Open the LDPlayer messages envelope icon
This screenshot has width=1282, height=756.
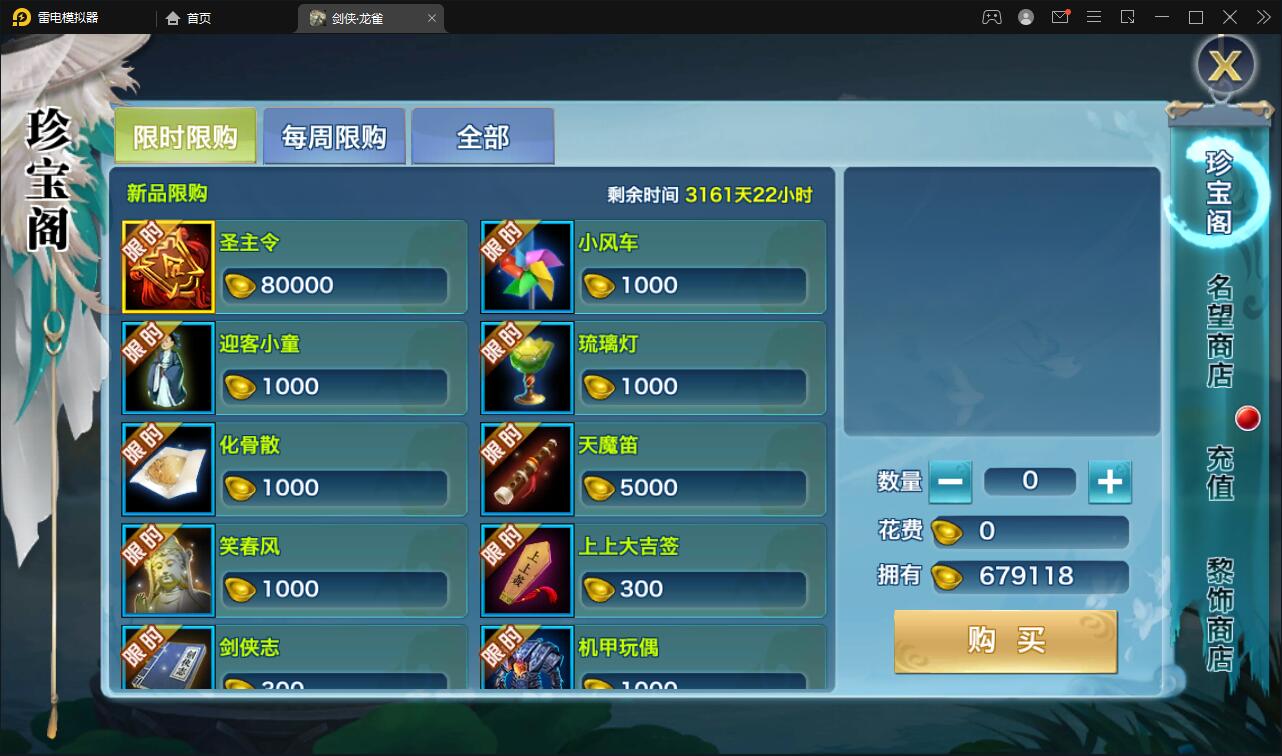click(1060, 17)
